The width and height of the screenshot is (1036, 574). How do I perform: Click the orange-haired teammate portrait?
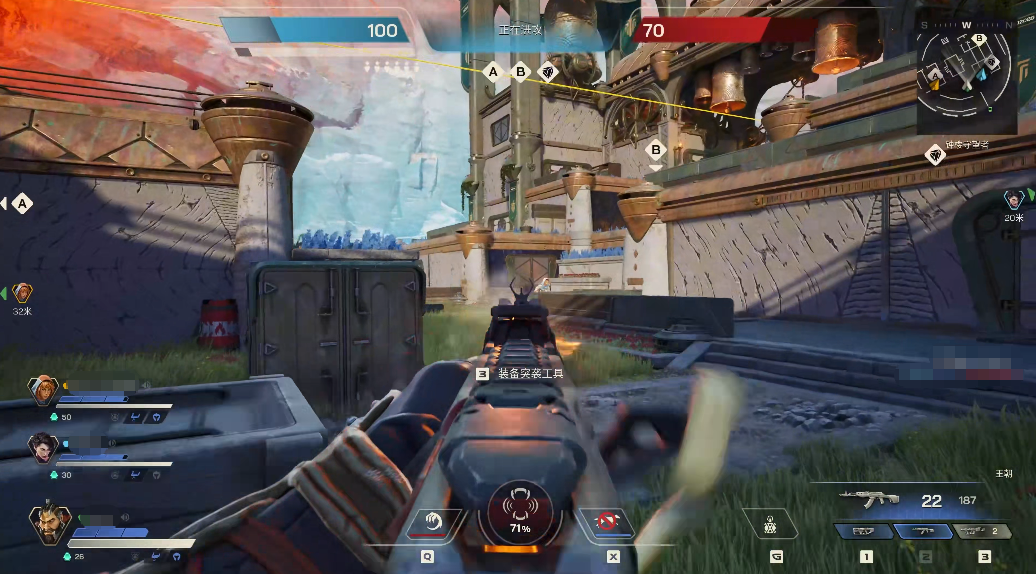(44, 391)
